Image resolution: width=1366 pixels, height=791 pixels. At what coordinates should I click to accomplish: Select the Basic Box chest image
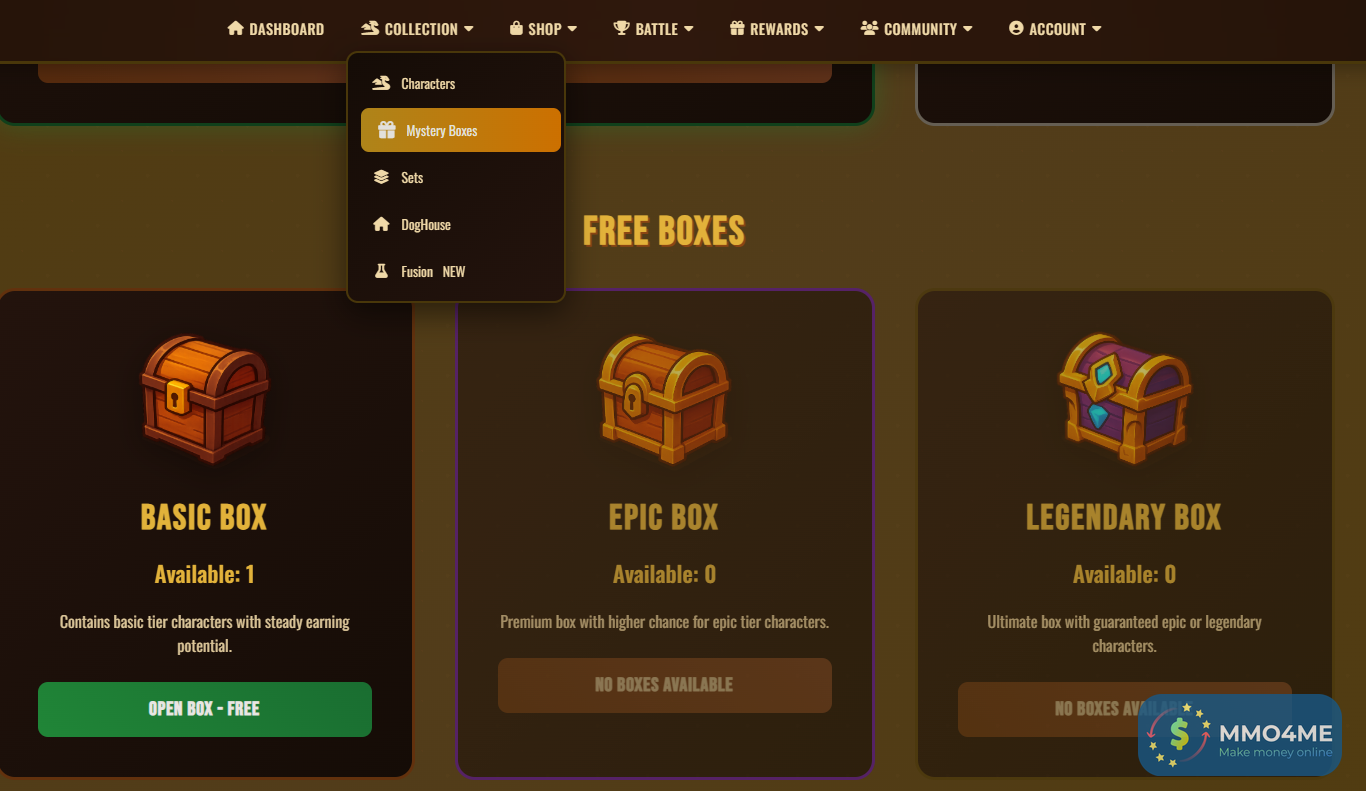pos(204,399)
